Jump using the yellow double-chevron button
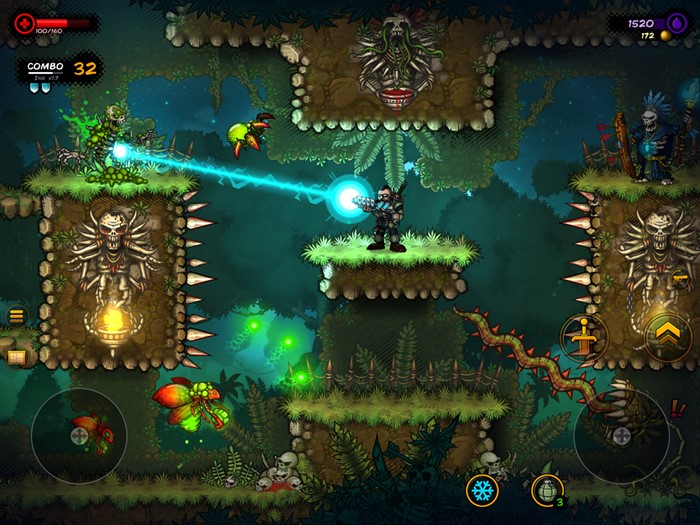 point(667,338)
